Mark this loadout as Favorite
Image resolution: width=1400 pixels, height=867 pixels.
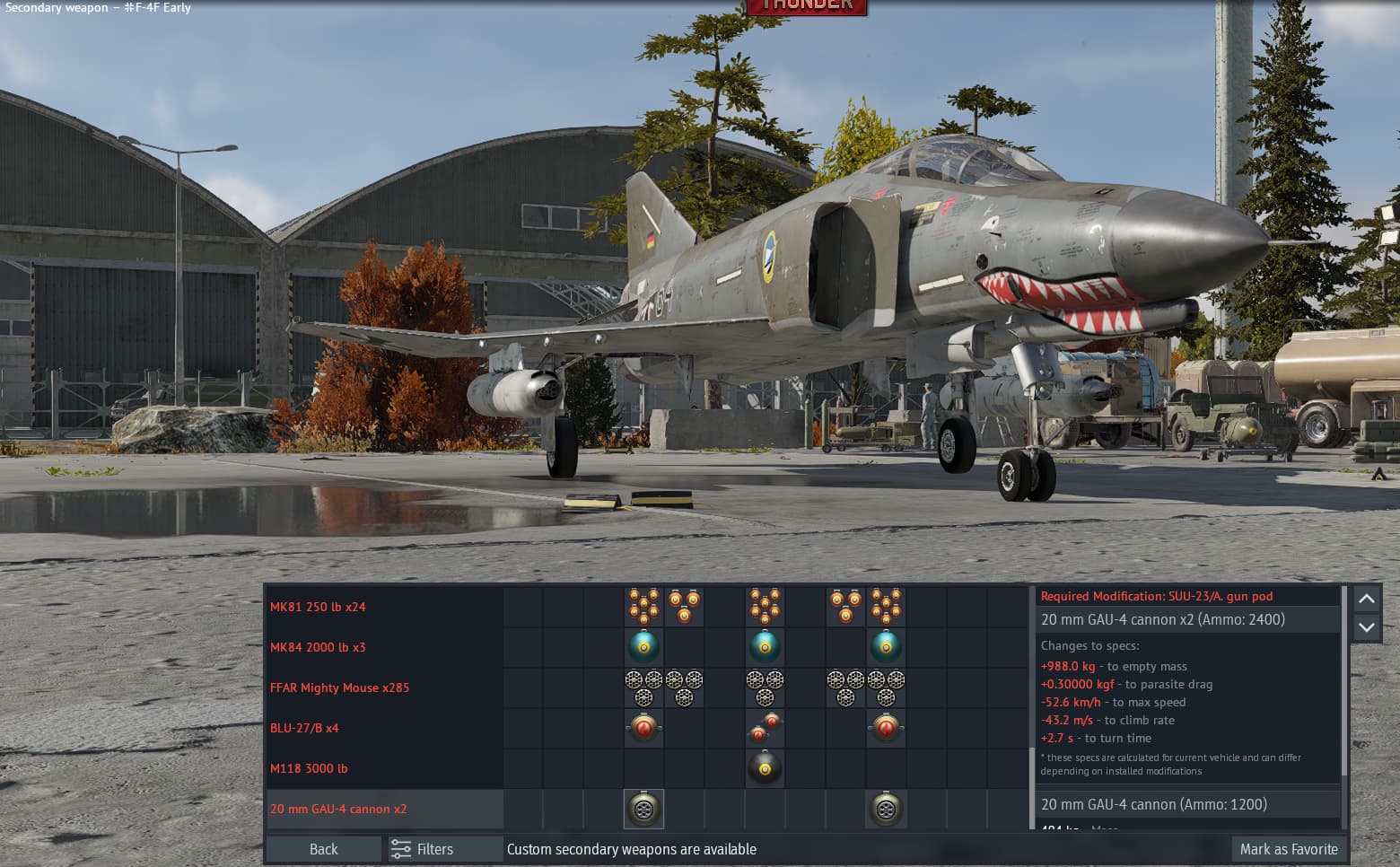[1288, 849]
